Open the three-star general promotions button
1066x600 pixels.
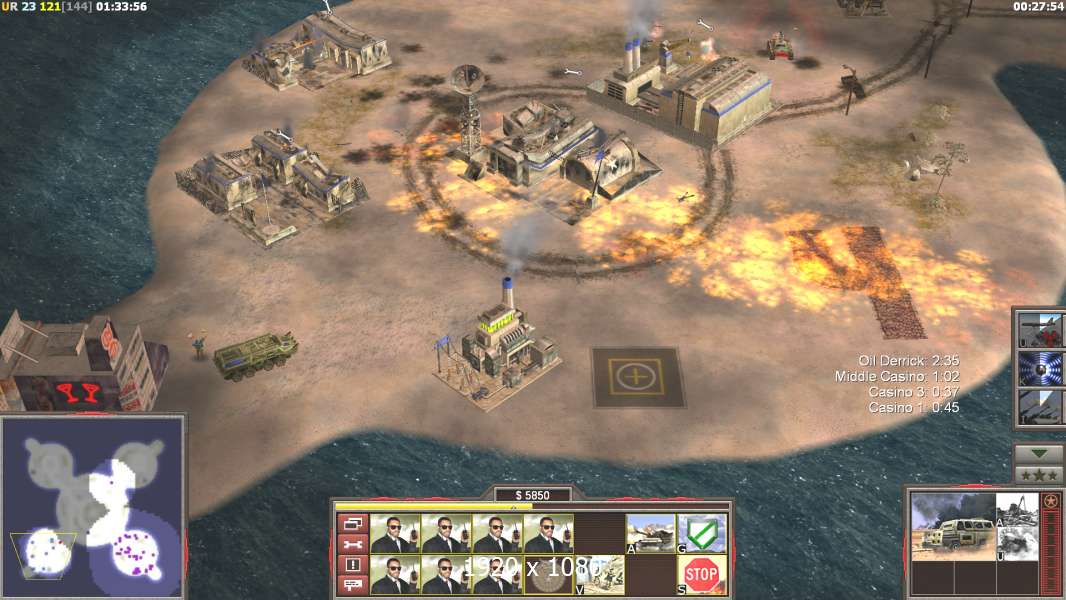click(x=1039, y=475)
